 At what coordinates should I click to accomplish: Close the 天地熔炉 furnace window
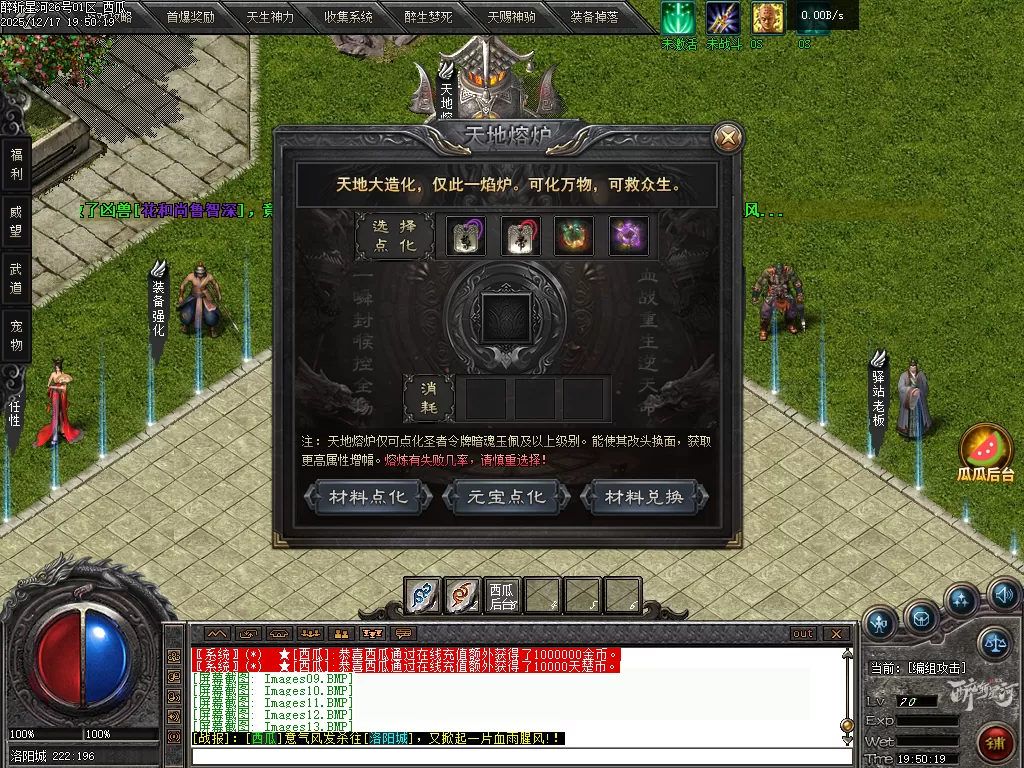[730, 138]
